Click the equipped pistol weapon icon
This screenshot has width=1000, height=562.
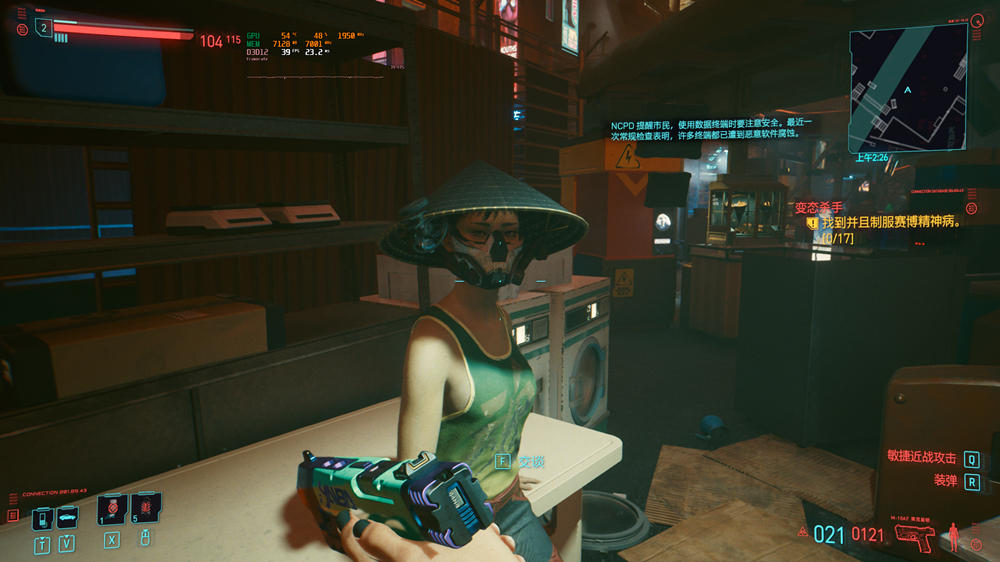[x=915, y=537]
